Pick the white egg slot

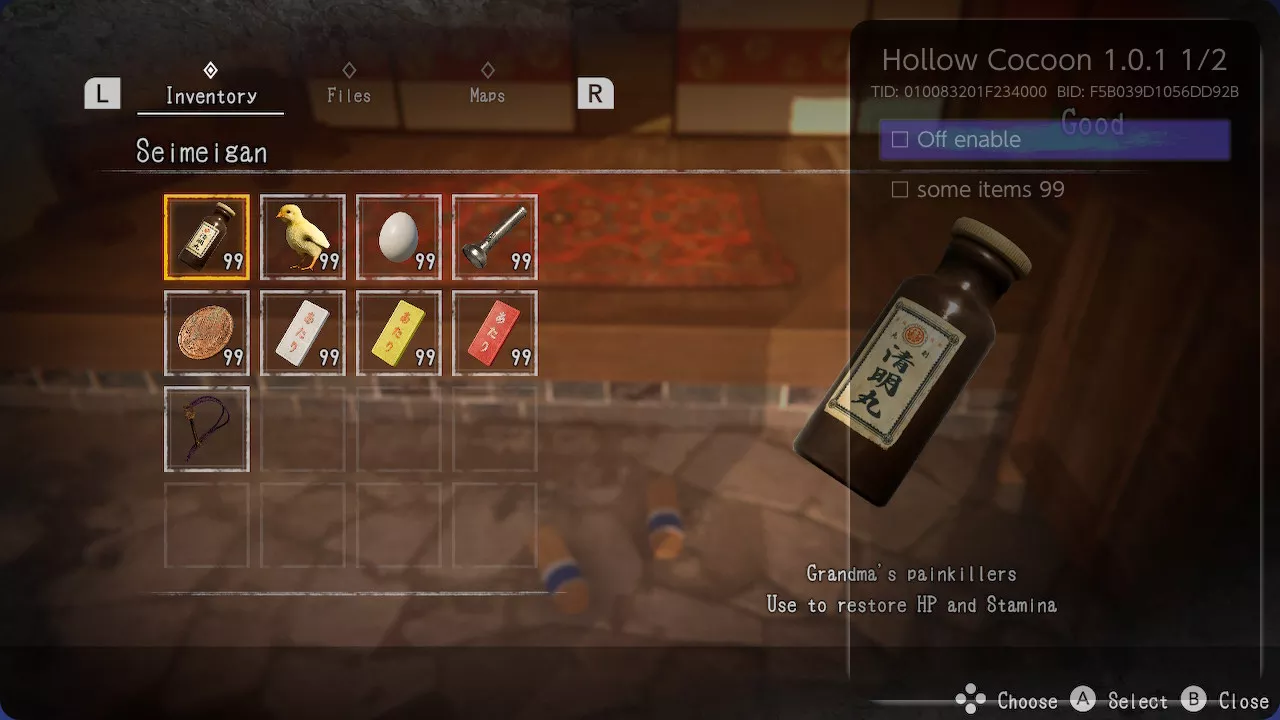pos(399,237)
